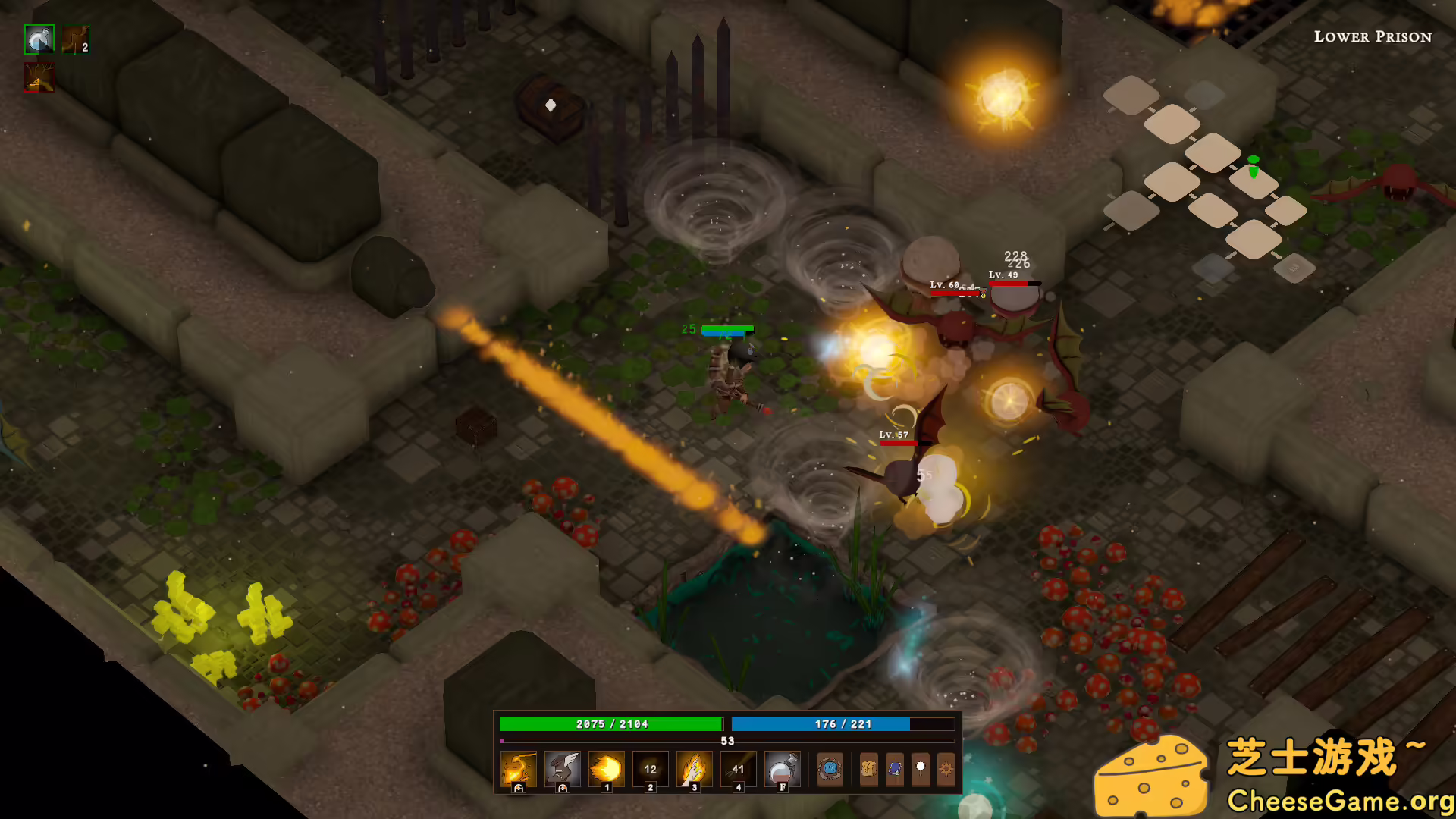Click the buff icon with stack count 2
1456x819 pixels.
[x=76, y=39]
